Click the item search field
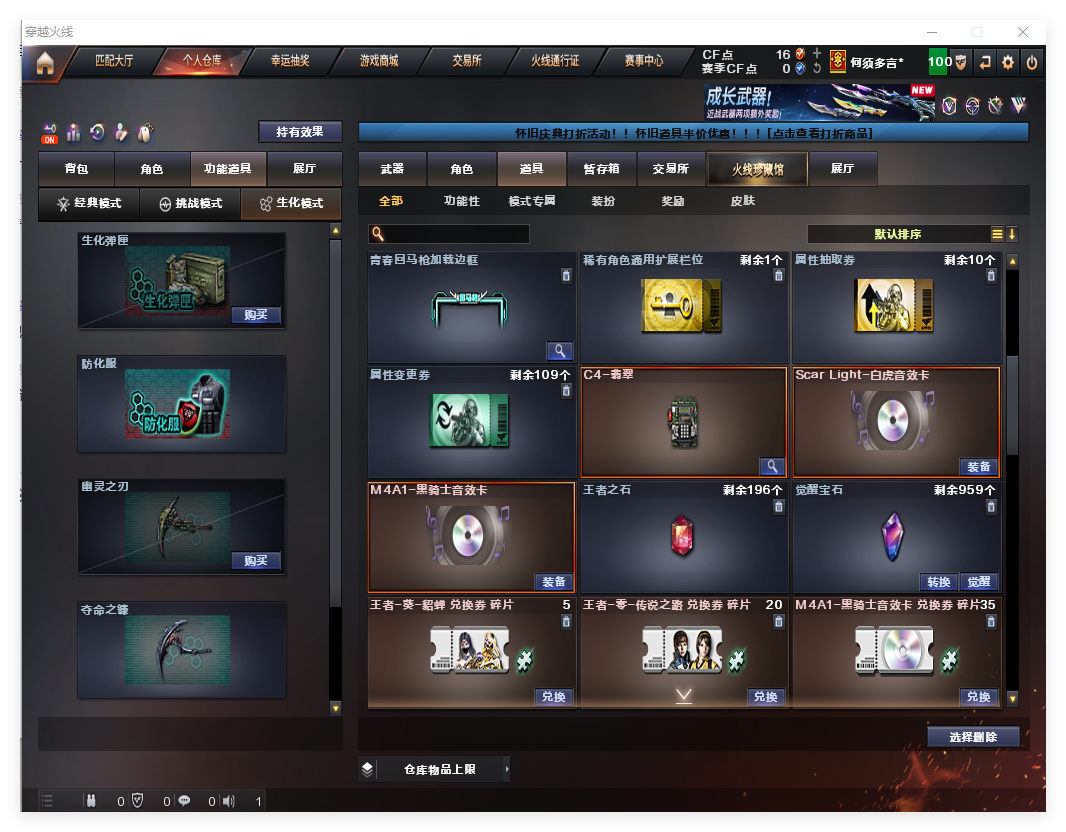 pos(457,234)
